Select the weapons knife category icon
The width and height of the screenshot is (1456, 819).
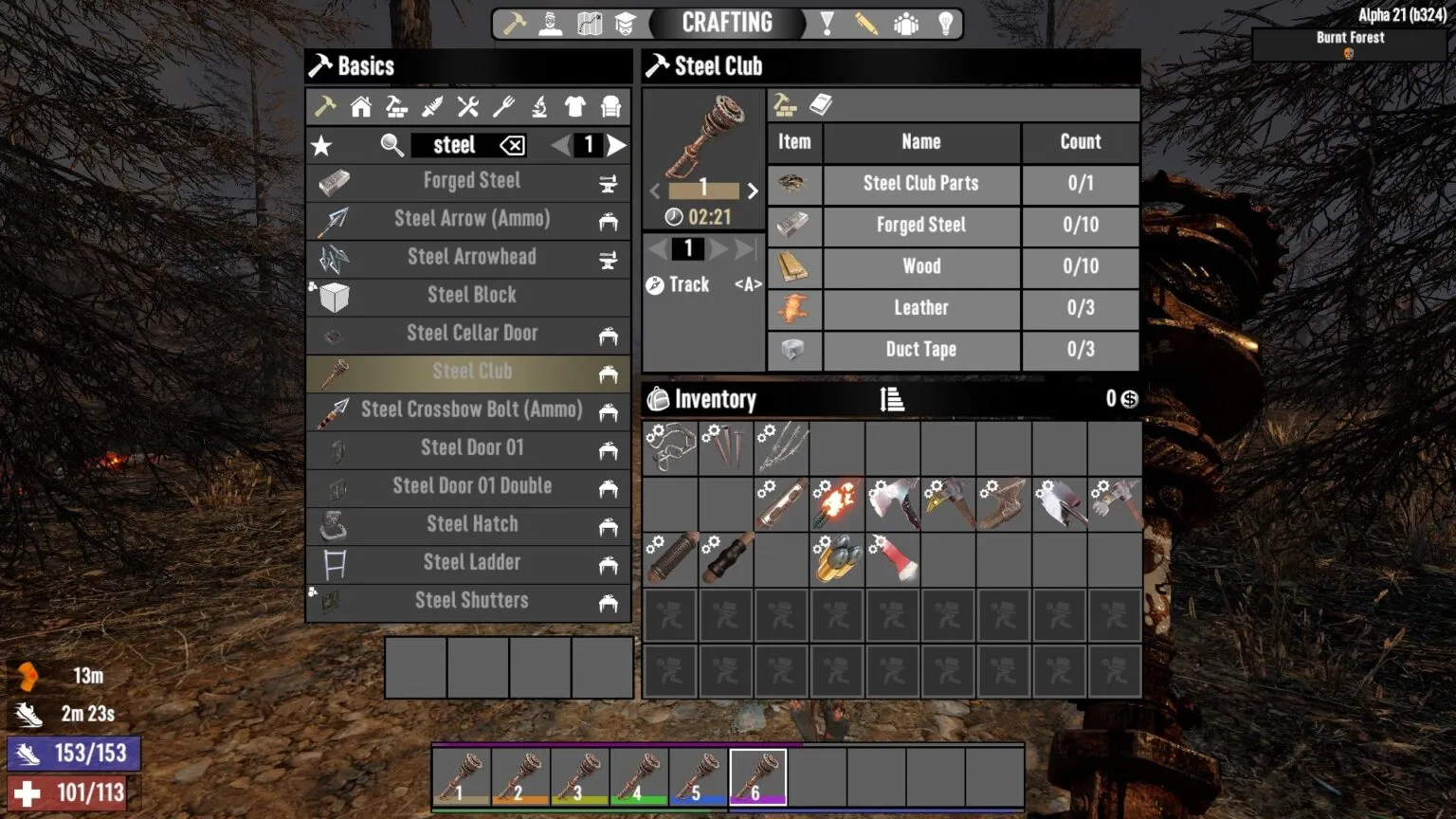point(433,107)
